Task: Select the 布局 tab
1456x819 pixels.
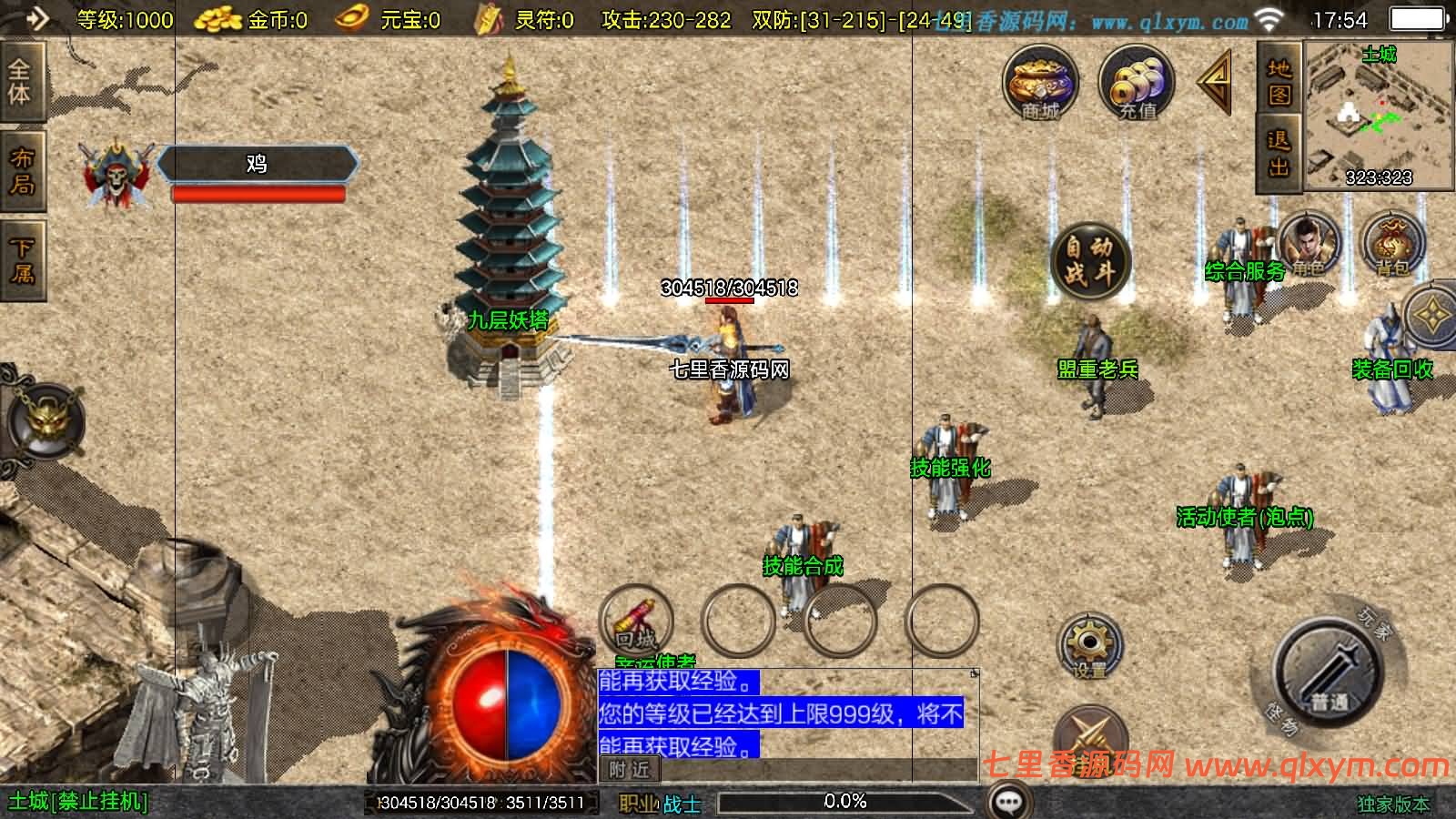Action: [20, 171]
